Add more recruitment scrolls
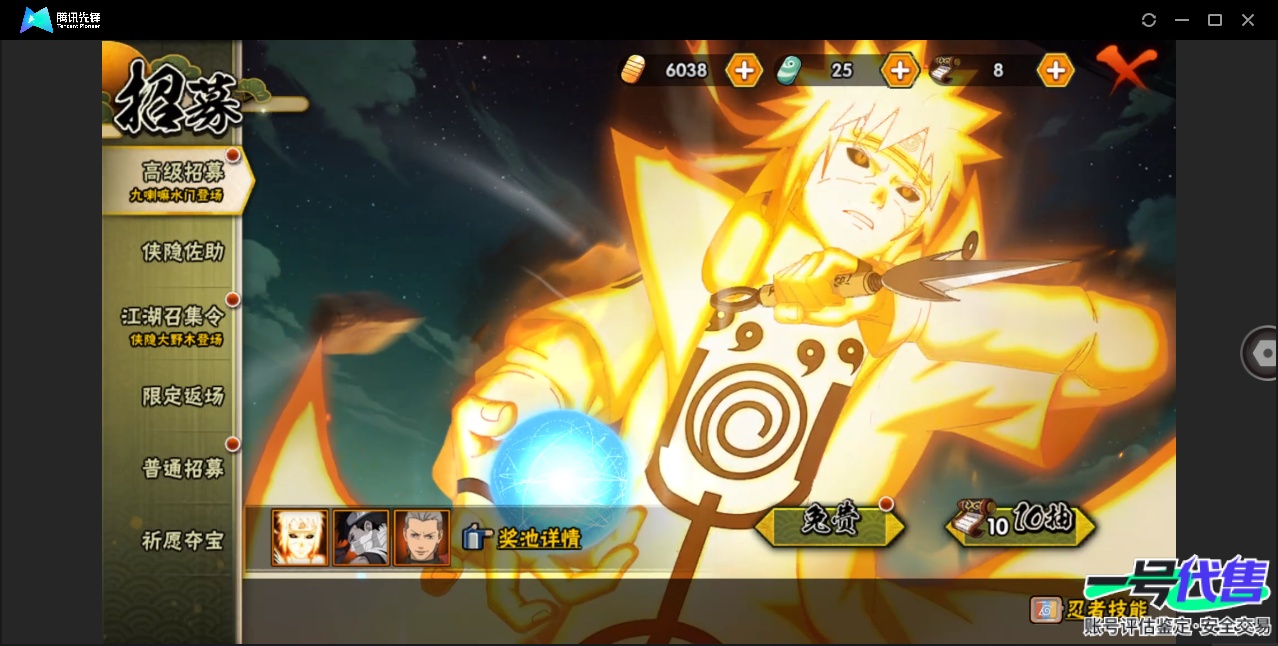The image size is (1278, 646). 1055,70
